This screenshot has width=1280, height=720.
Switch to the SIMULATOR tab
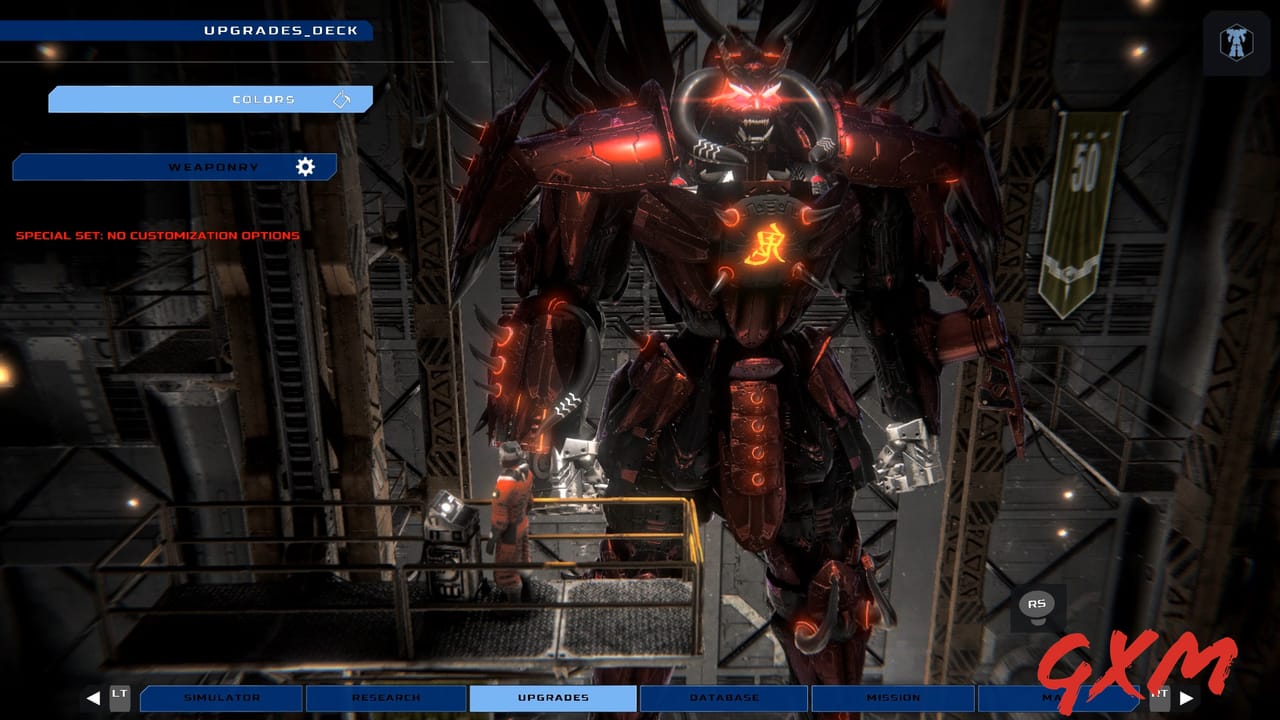(221, 698)
